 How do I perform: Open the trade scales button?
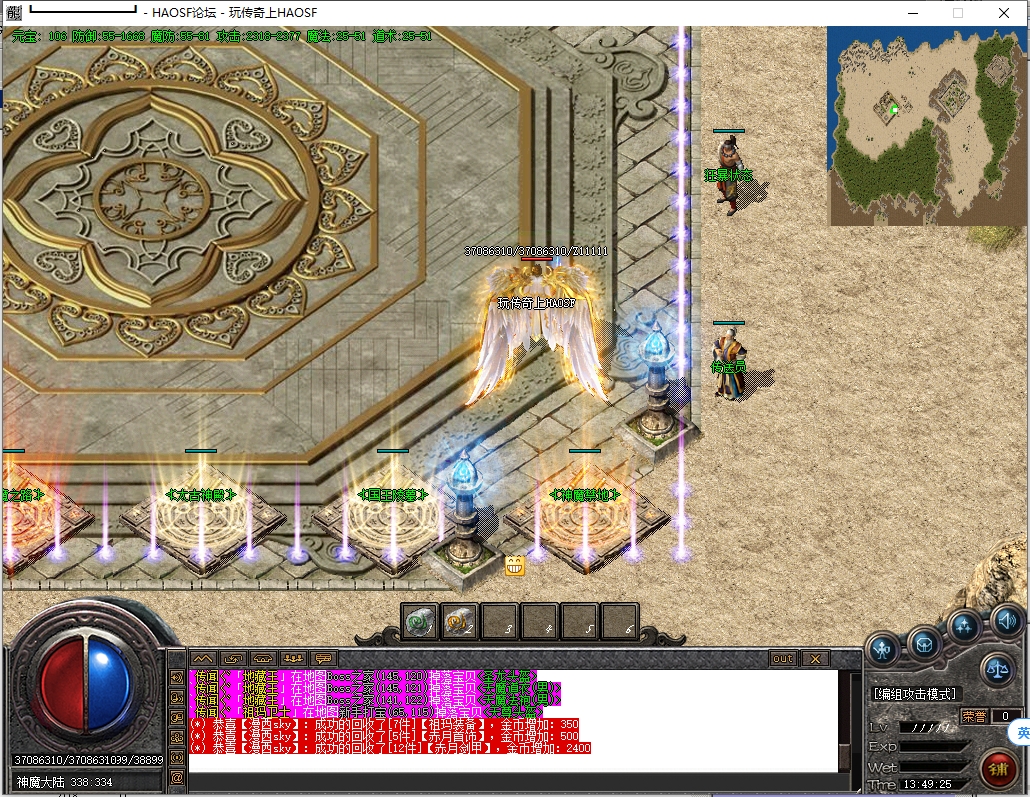(x=997, y=666)
